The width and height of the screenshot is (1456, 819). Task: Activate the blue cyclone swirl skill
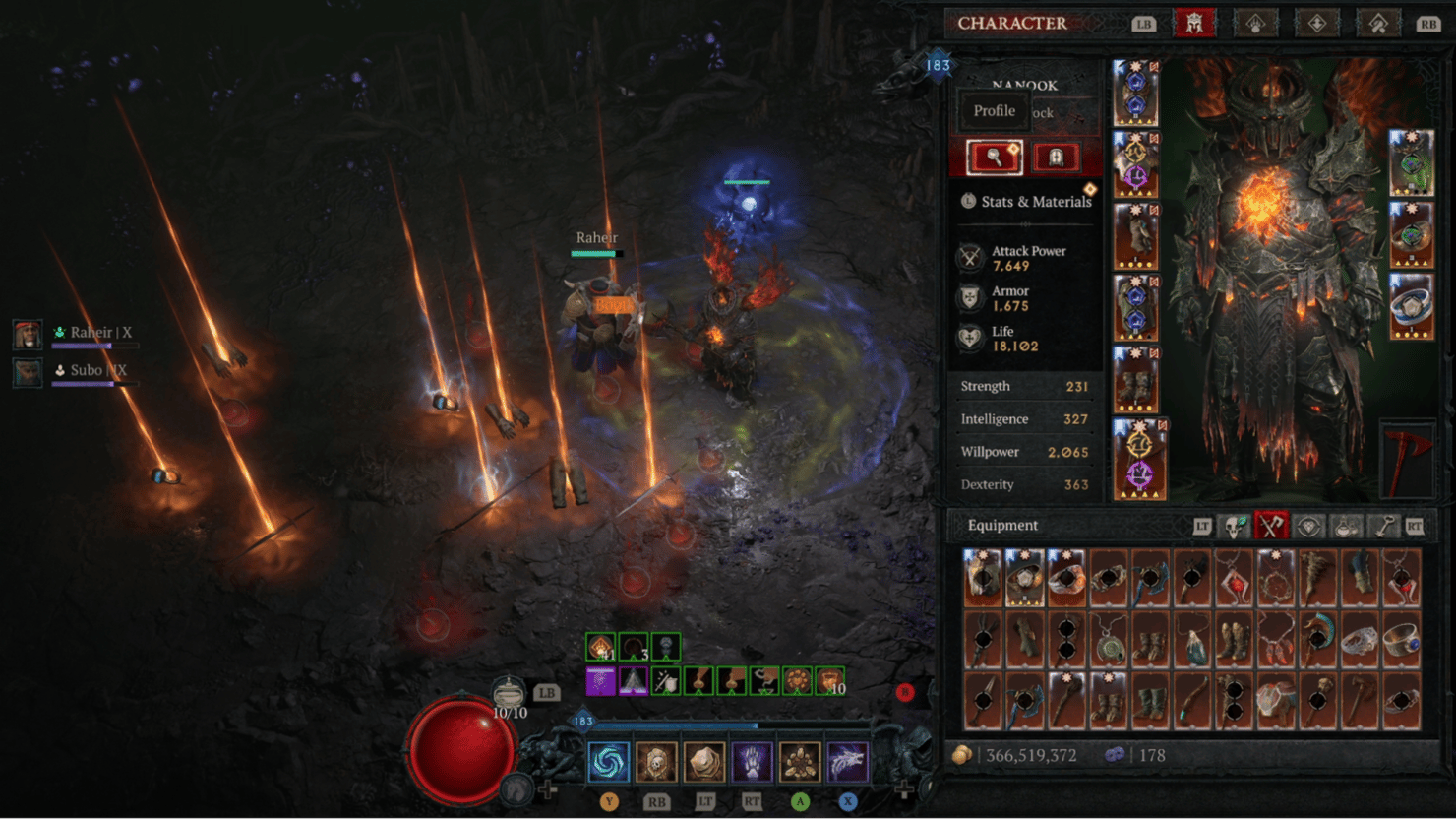[608, 762]
